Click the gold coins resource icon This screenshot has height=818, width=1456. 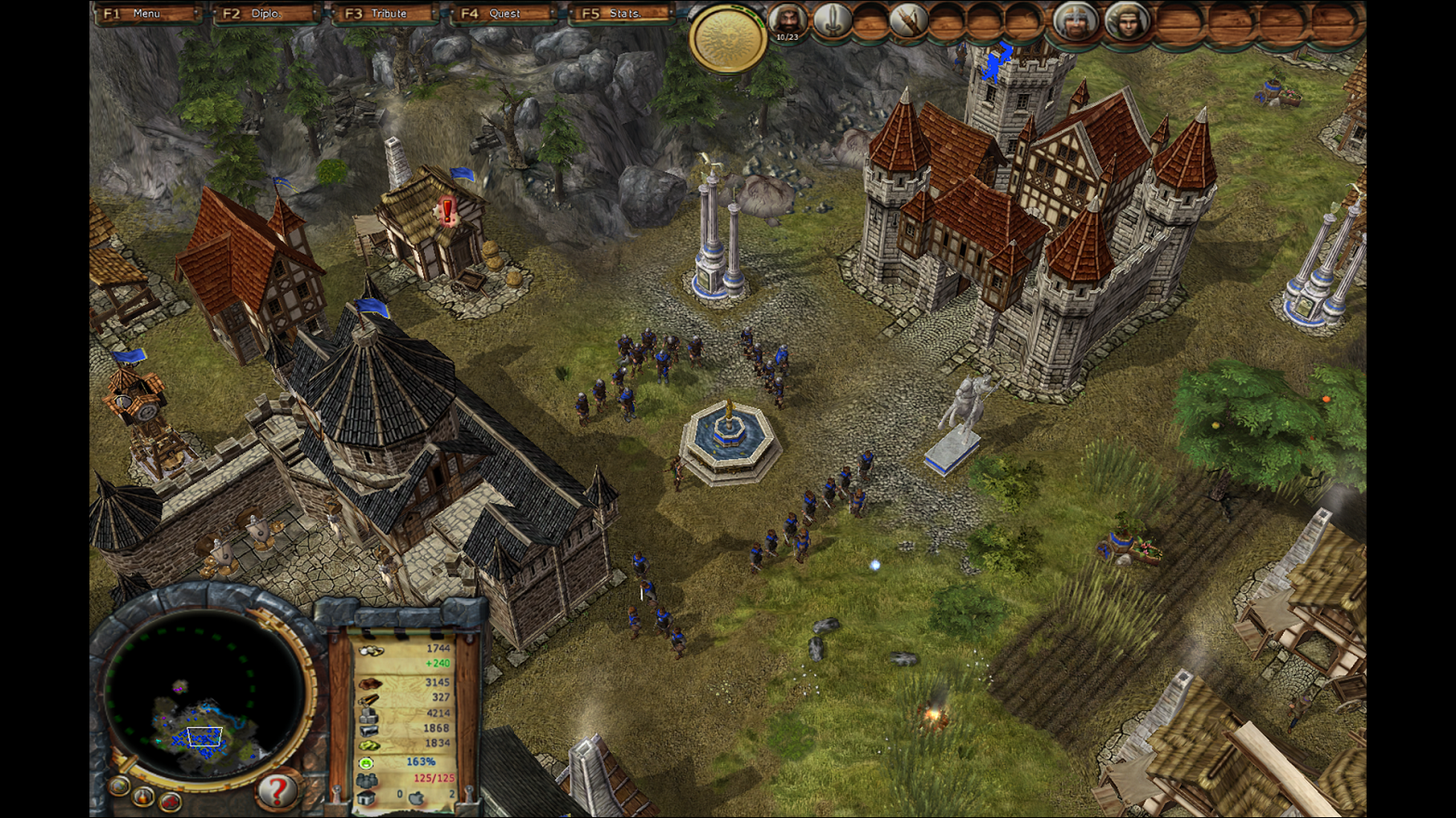tap(370, 651)
